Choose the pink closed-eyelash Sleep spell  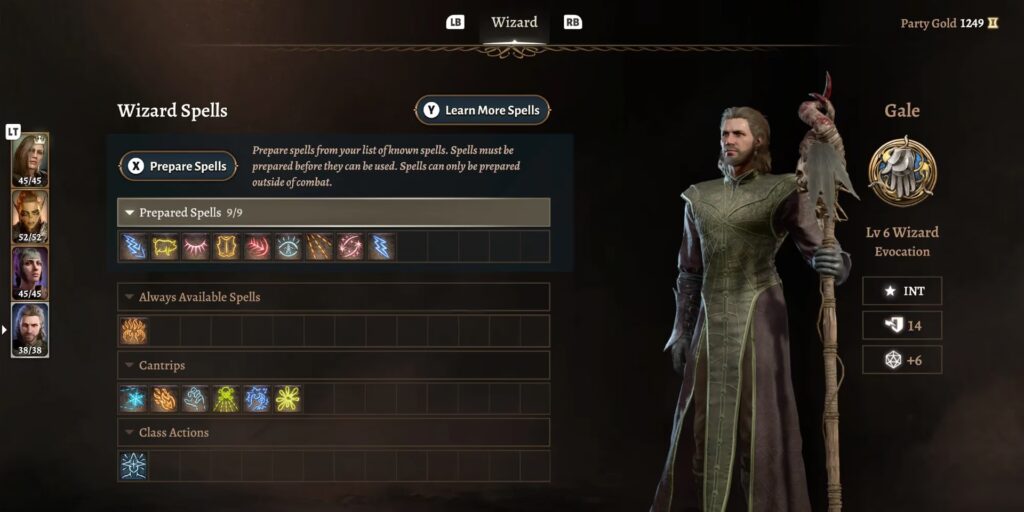point(196,247)
